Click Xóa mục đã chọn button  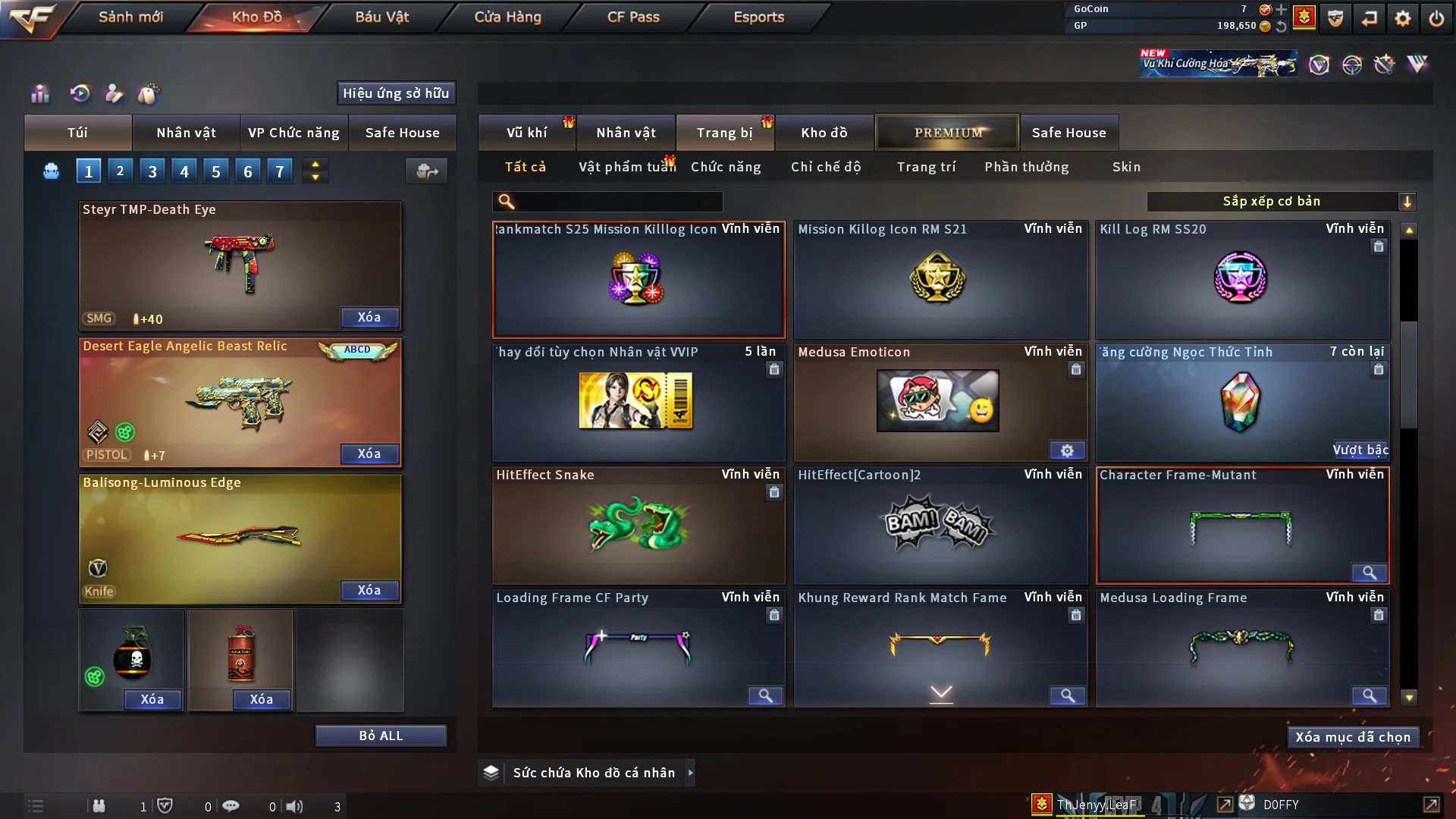(1353, 737)
